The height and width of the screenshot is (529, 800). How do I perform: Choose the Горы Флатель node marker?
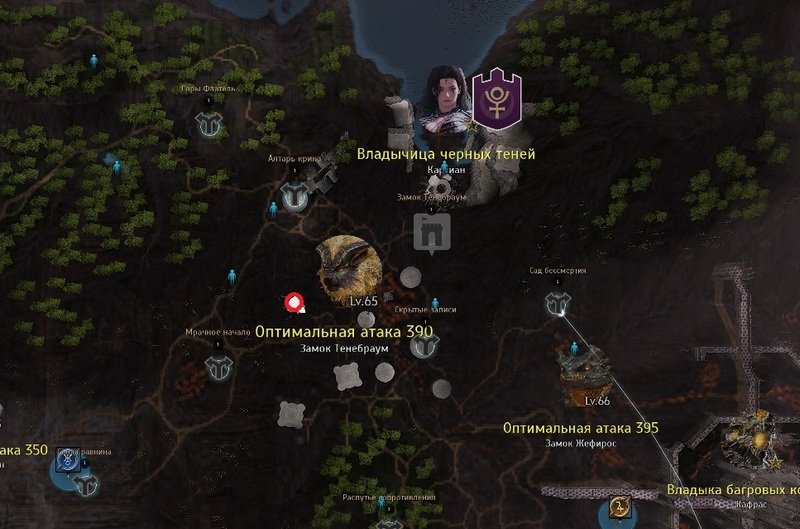[209, 124]
